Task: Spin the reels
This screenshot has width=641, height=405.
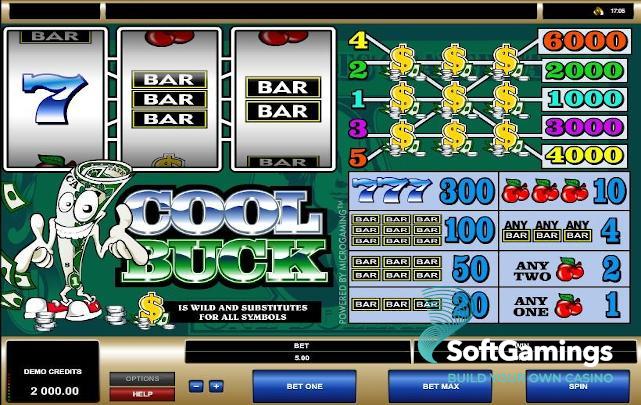Action: [577, 385]
